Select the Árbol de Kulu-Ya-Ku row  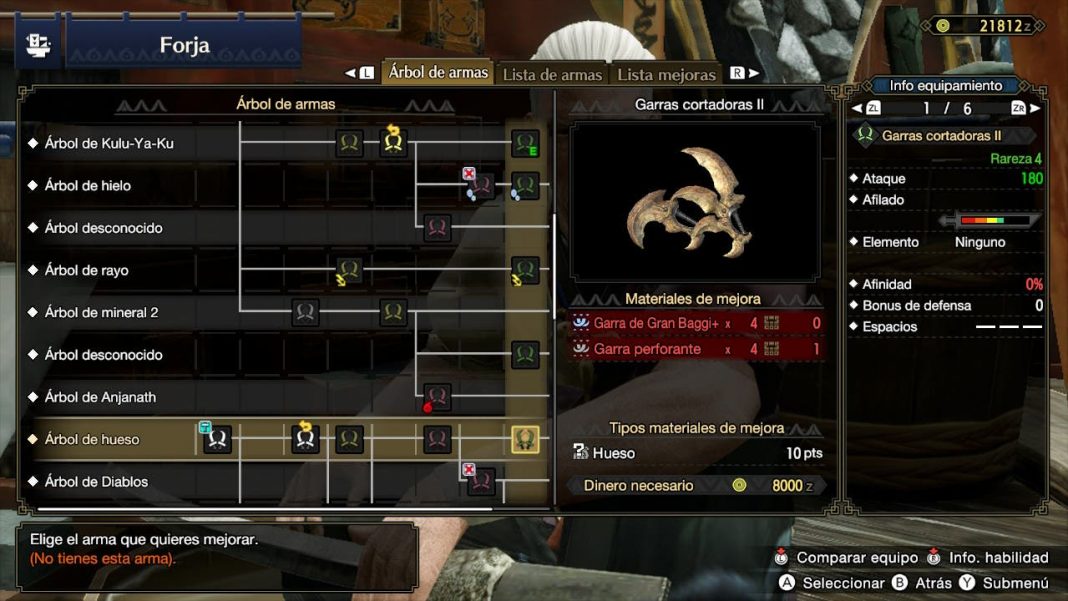click(109, 143)
